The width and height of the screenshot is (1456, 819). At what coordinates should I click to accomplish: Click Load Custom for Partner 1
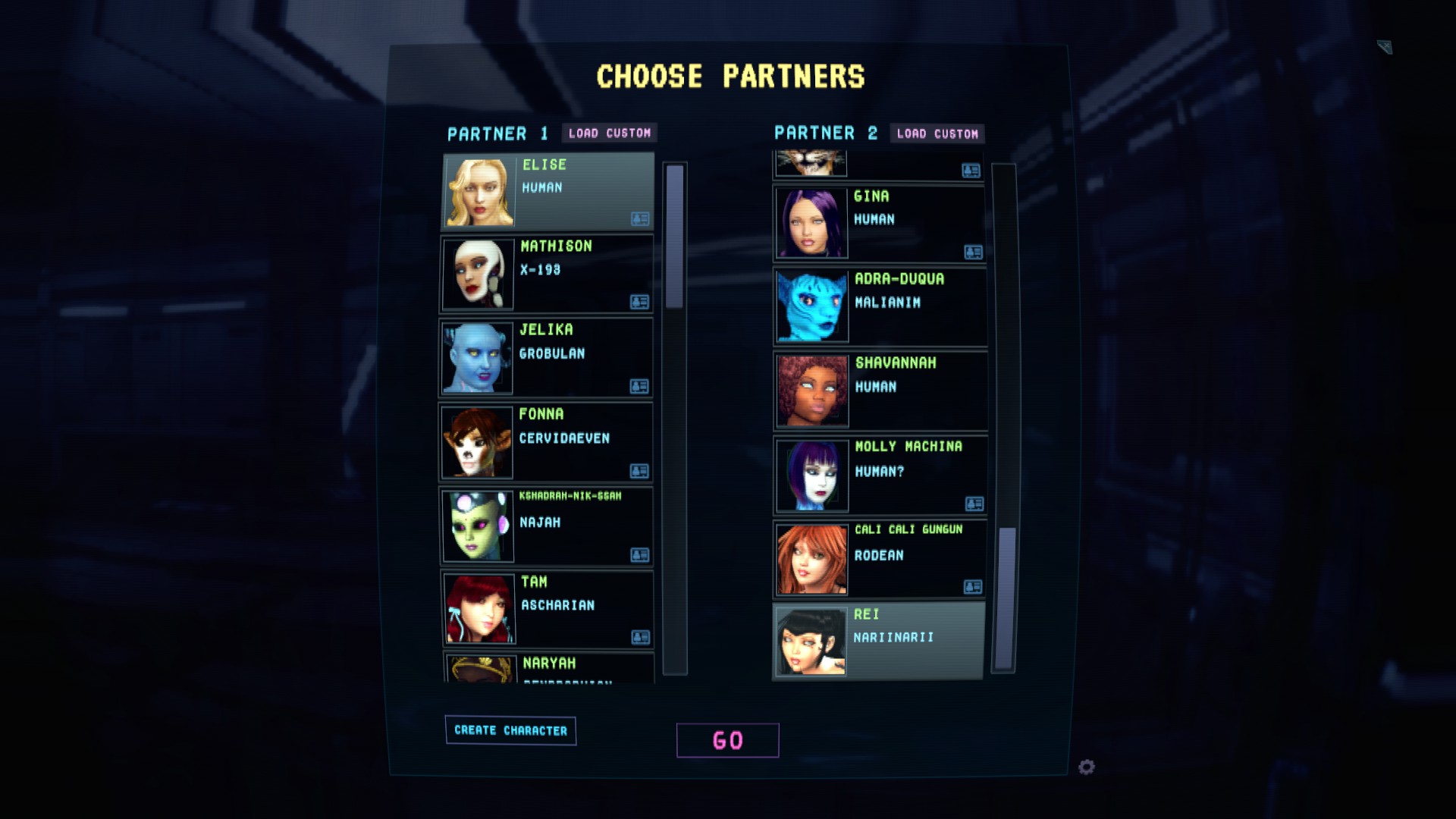(x=610, y=133)
